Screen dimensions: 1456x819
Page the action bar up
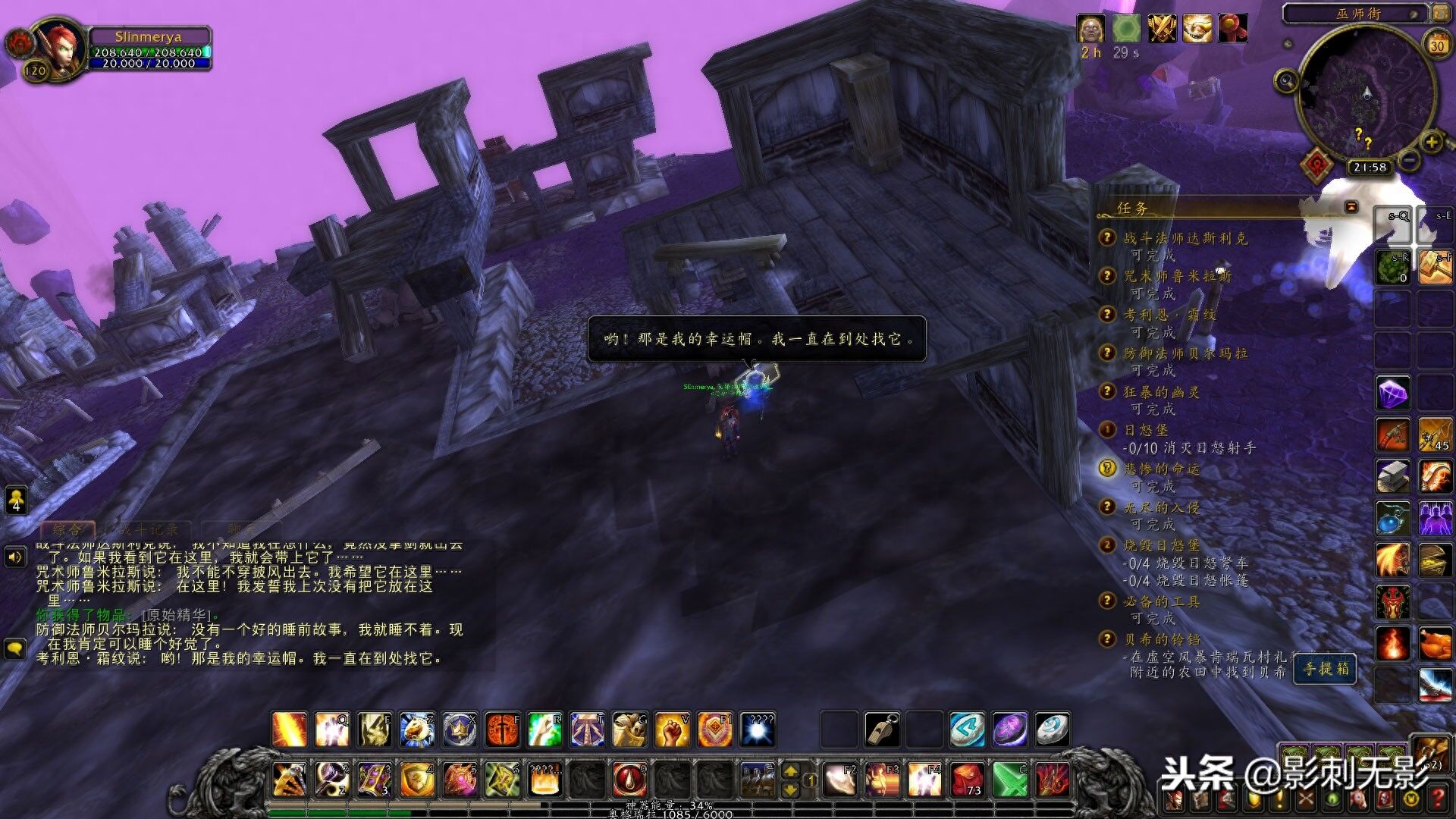[x=790, y=771]
